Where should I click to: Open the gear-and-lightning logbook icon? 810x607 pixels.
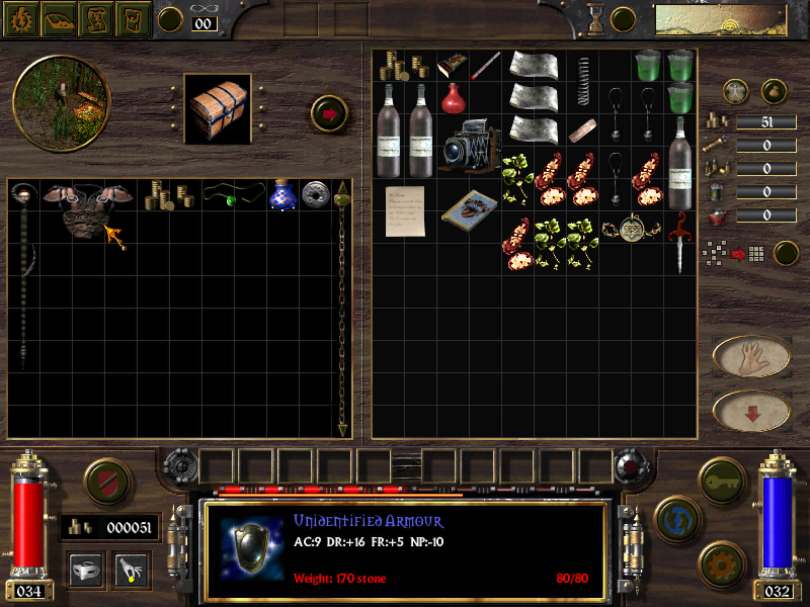[20, 18]
